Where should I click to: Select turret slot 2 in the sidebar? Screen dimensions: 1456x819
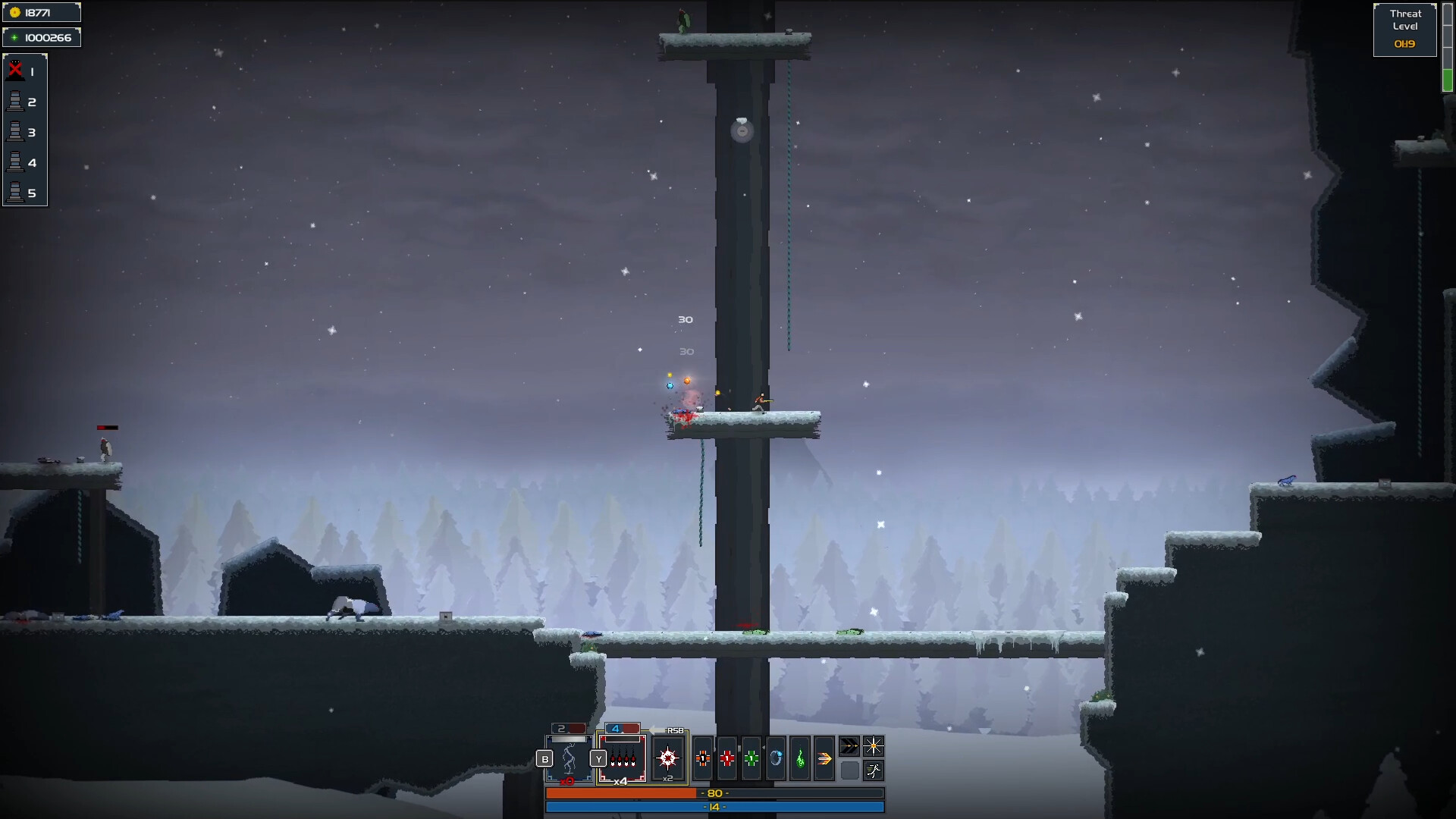pyautogui.click(x=19, y=102)
